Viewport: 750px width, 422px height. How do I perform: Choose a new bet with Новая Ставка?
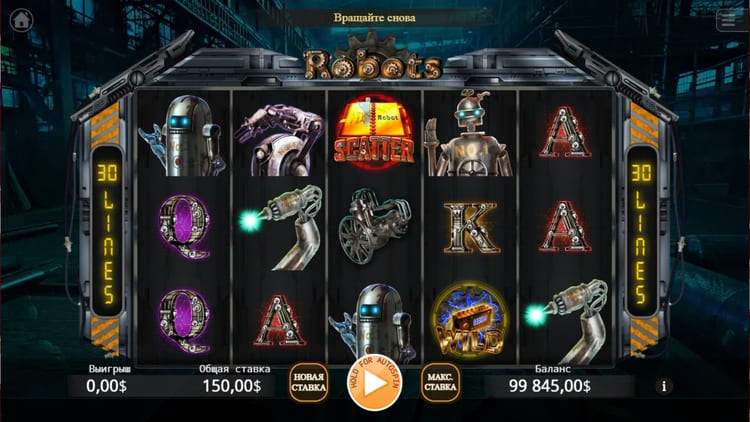309,382
